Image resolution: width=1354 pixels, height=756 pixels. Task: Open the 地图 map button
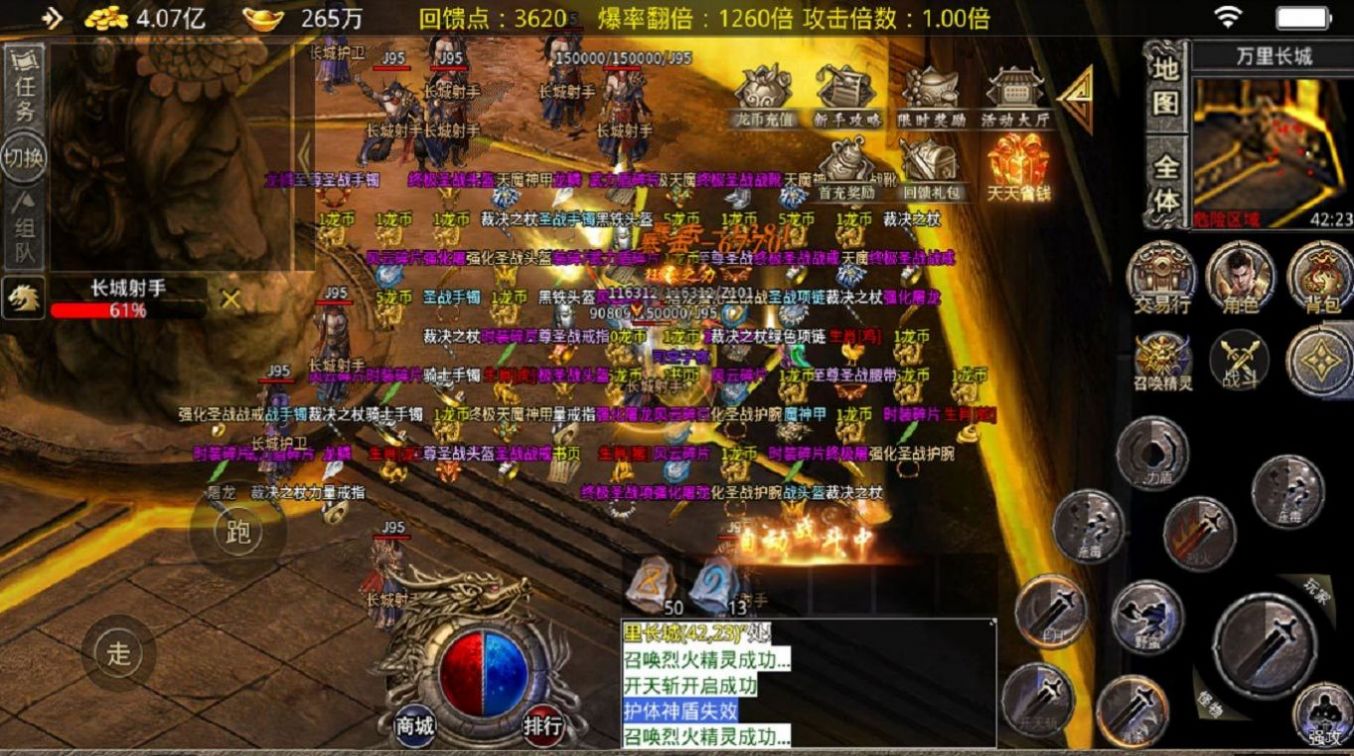[x=1166, y=88]
